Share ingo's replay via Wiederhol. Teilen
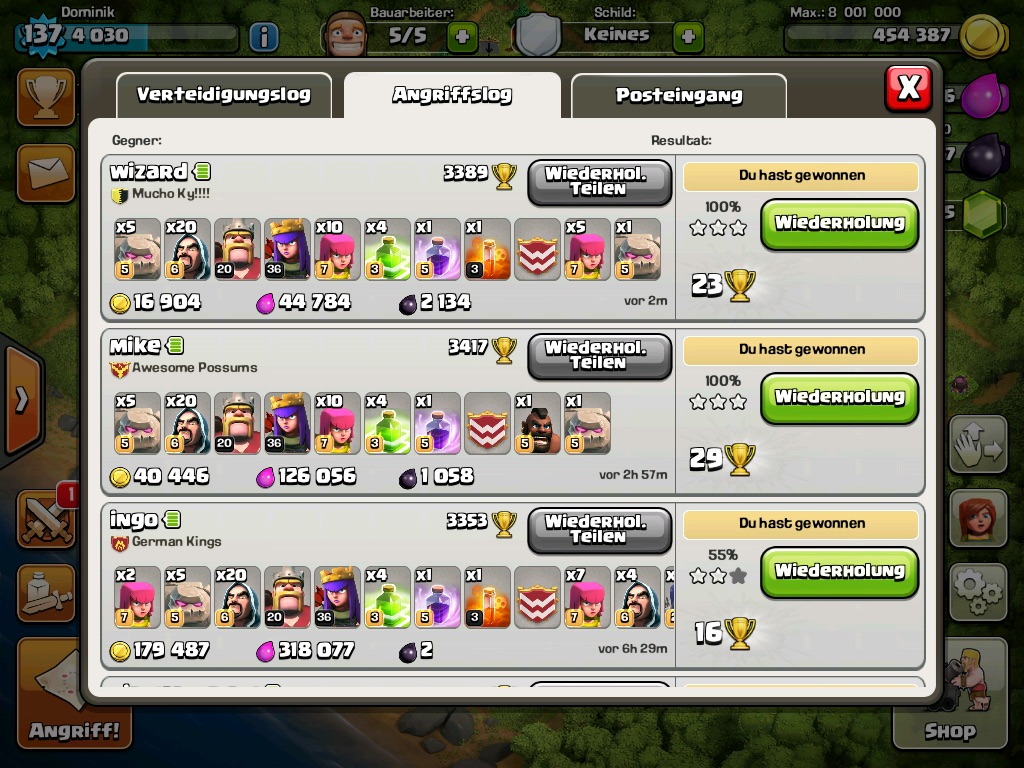 click(x=598, y=529)
